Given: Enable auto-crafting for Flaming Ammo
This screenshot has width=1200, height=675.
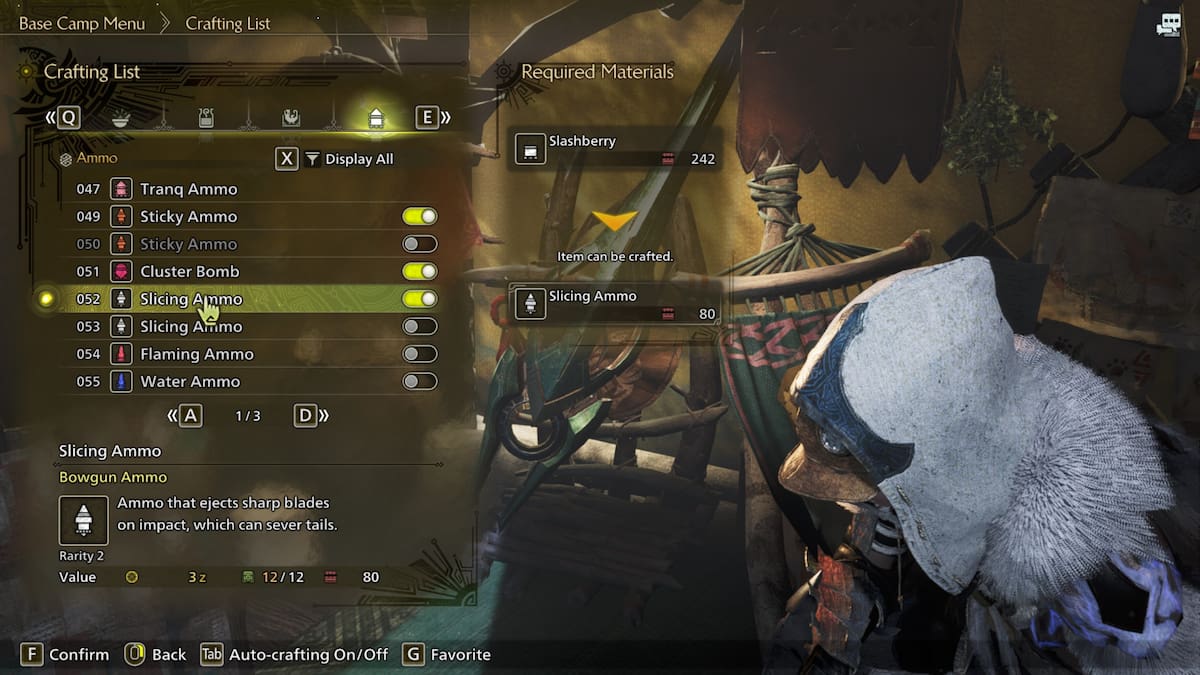Looking at the screenshot, I should pos(420,354).
